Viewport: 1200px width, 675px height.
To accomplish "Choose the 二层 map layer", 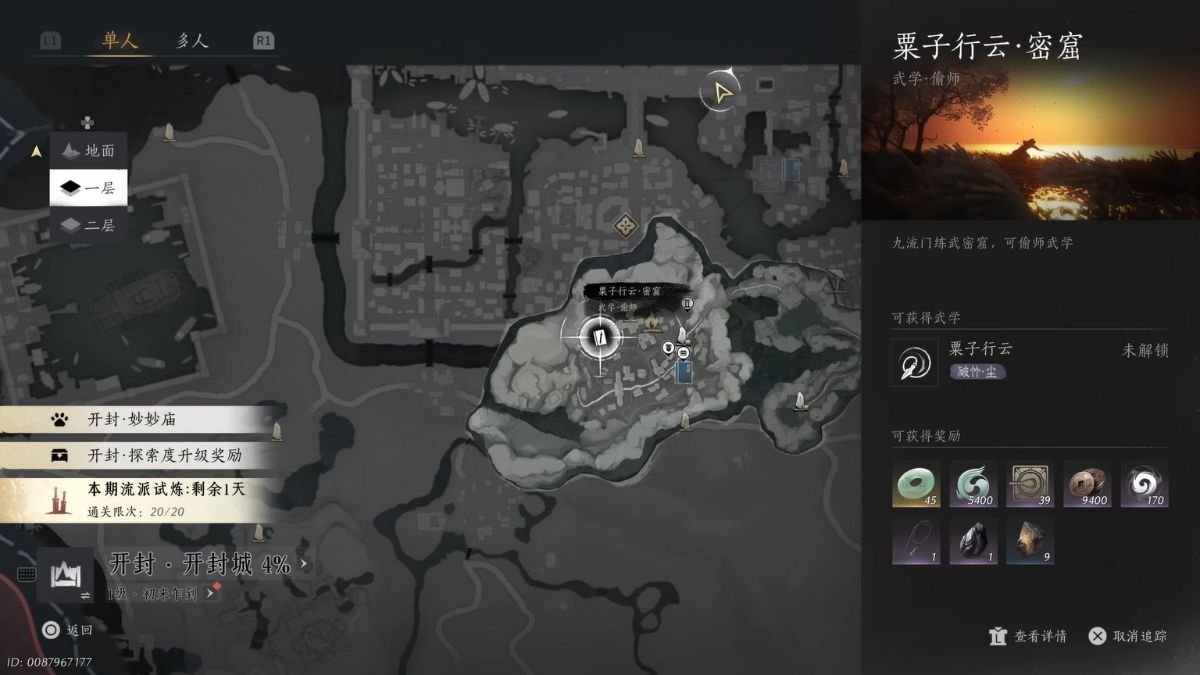I will [89, 225].
